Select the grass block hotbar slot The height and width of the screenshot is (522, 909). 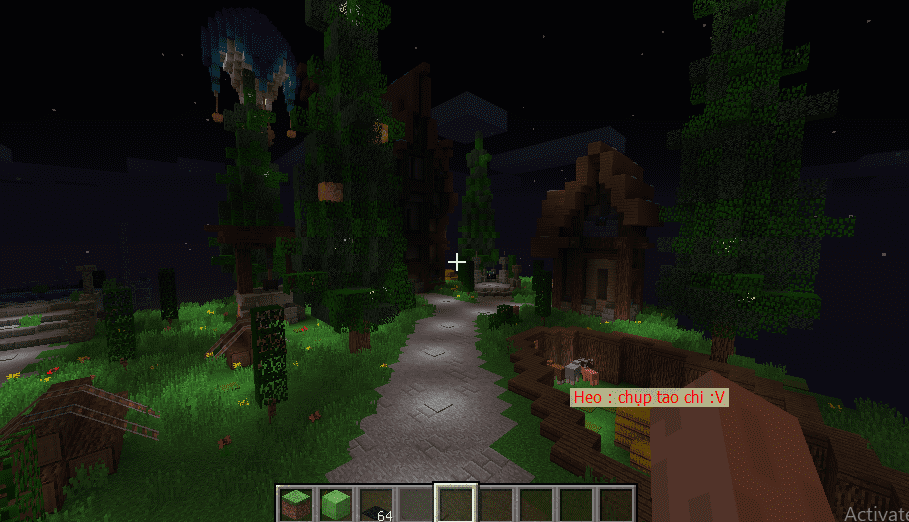pyautogui.click(x=296, y=503)
